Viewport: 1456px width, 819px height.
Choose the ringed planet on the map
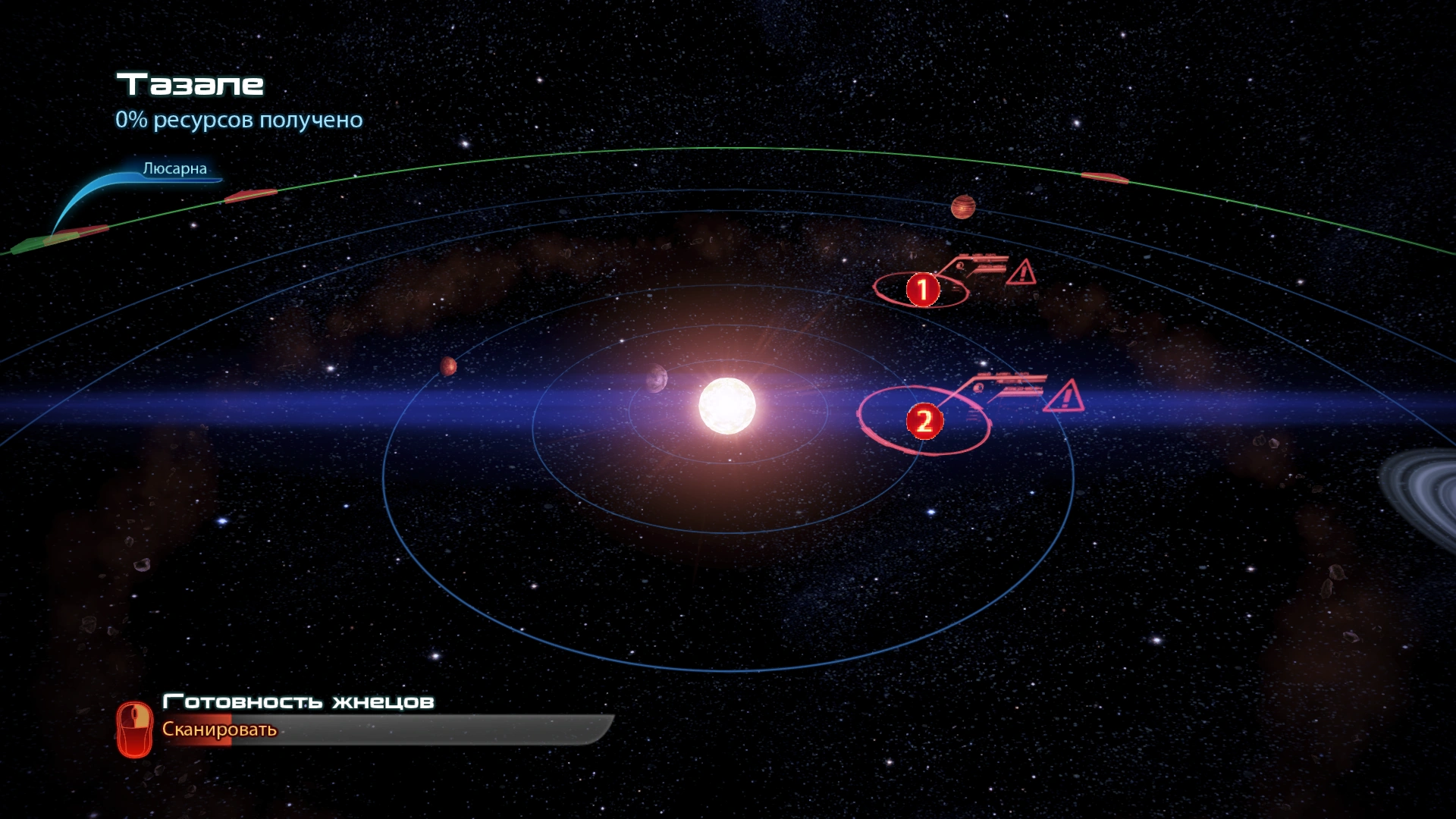pyautogui.click(x=1422, y=493)
